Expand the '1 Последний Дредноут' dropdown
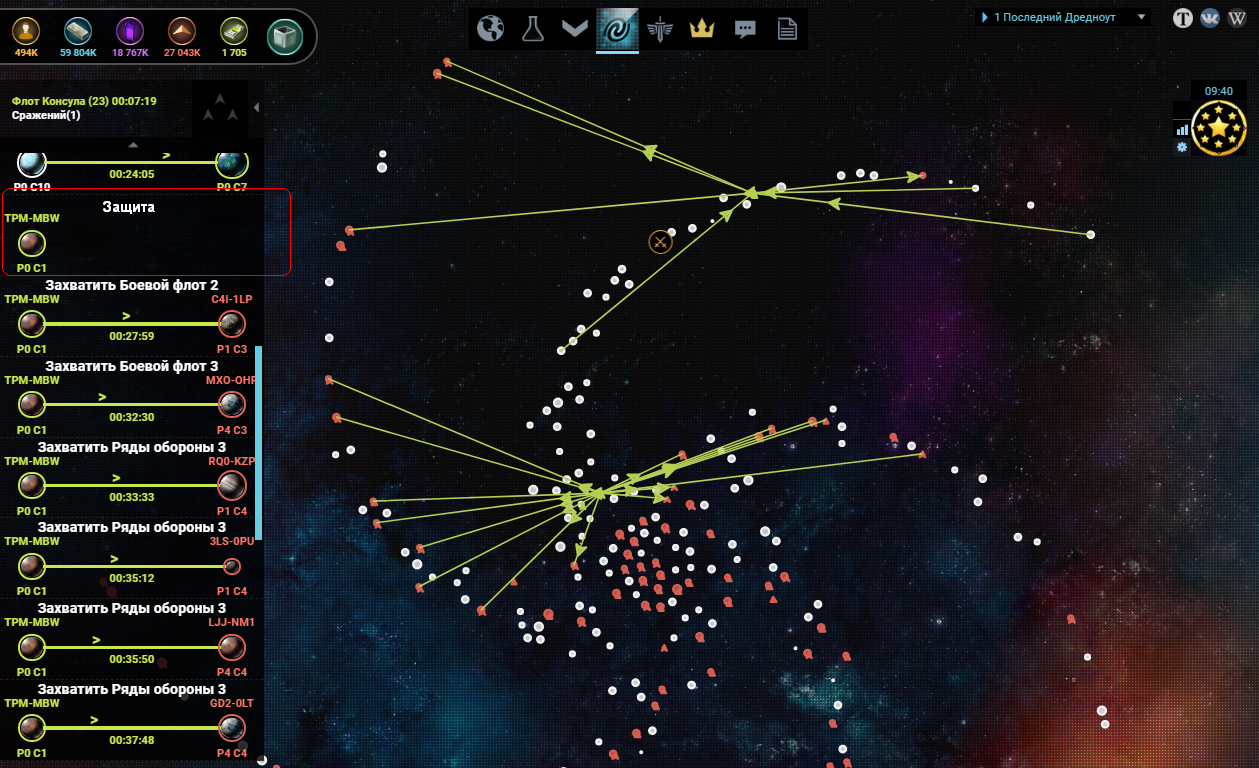 [1141, 17]
